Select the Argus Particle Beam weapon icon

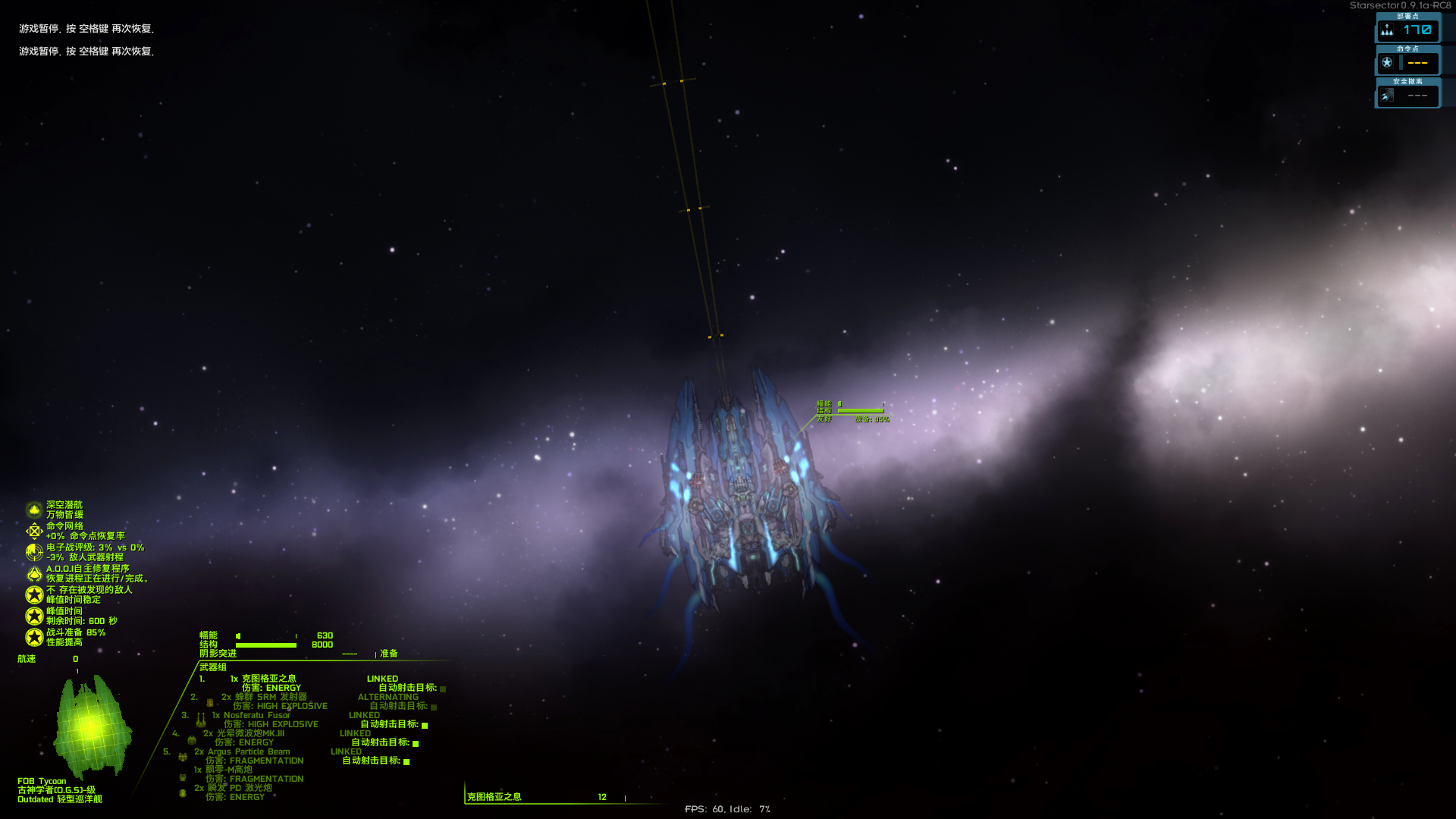coord(182,757)
